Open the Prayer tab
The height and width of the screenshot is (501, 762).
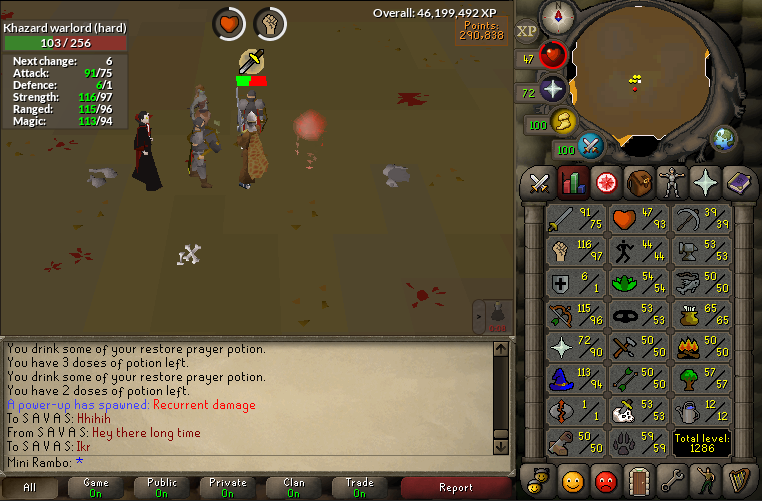[707, 183]
